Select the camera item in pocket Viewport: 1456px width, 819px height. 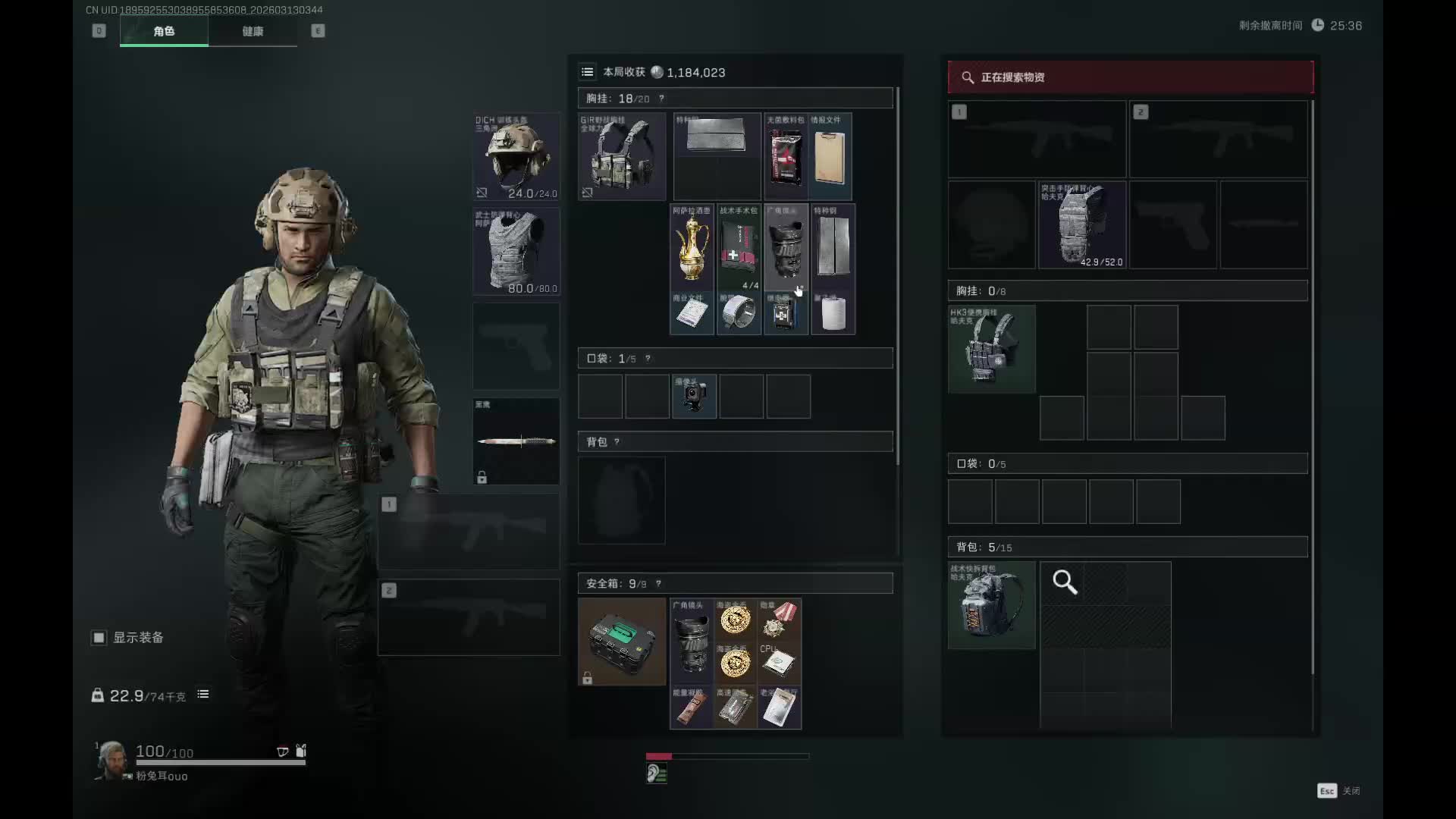point(694,396)
